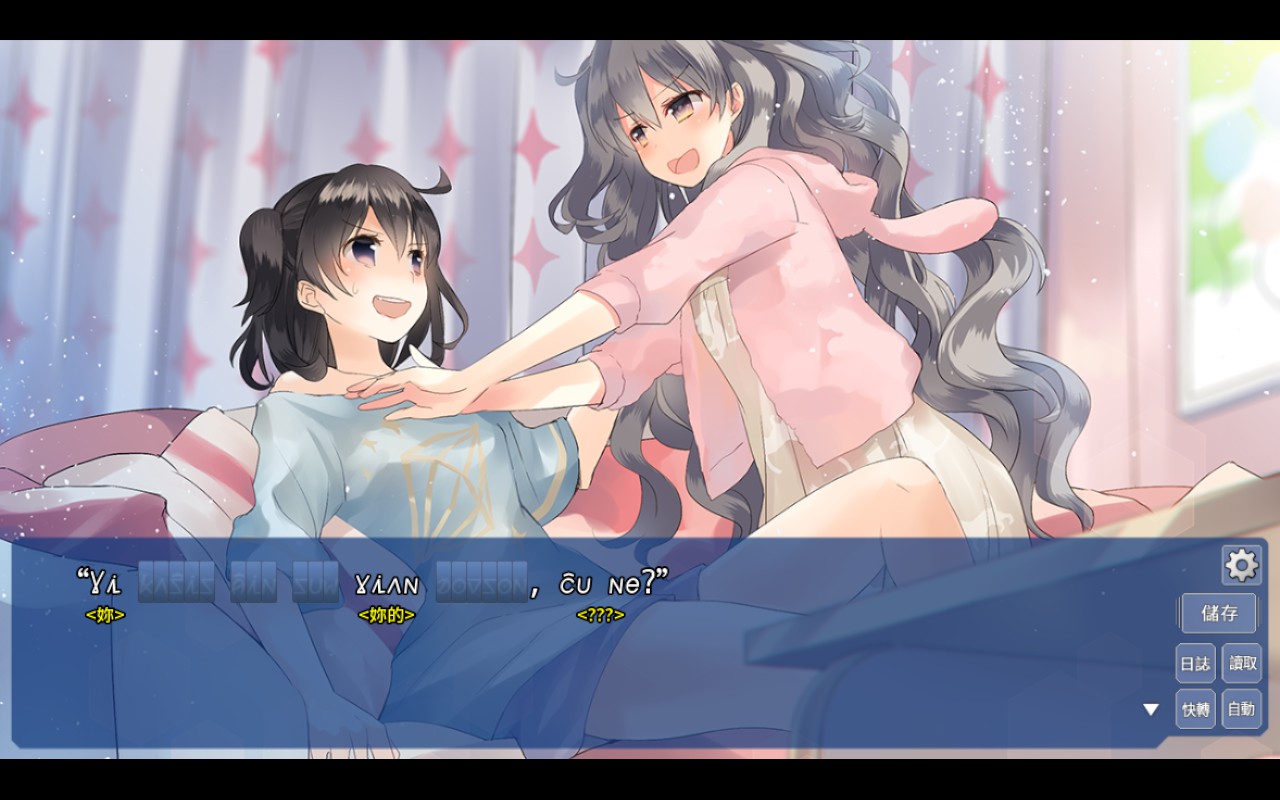Activate 快轉 fast-forward mode
This screenshot has height=800, width=1280.
1195,709
